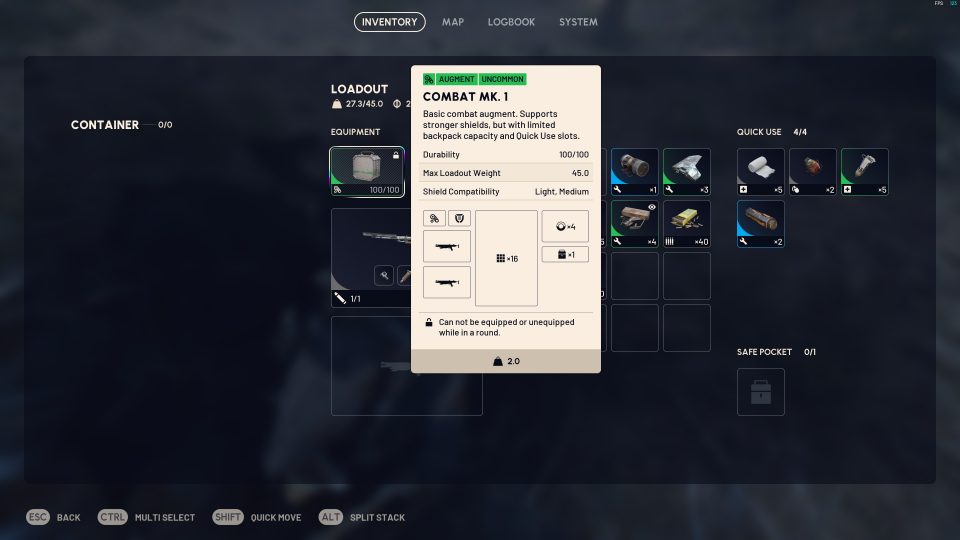Viewport: 960px width, 540px height.
Task: Click the crumpled silver foil backpack item
Action: (x=687, y=172)
